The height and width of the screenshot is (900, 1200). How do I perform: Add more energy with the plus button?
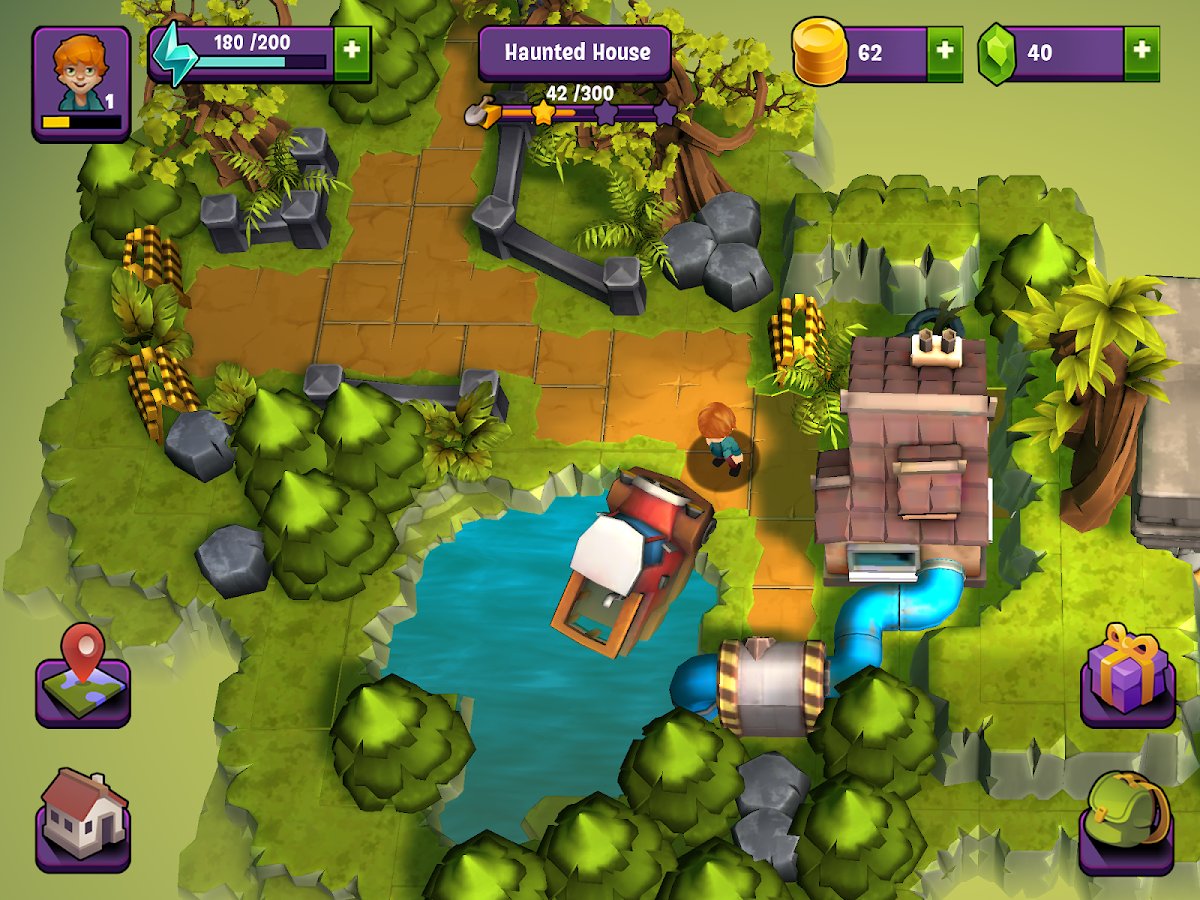[x=351, y=53]
